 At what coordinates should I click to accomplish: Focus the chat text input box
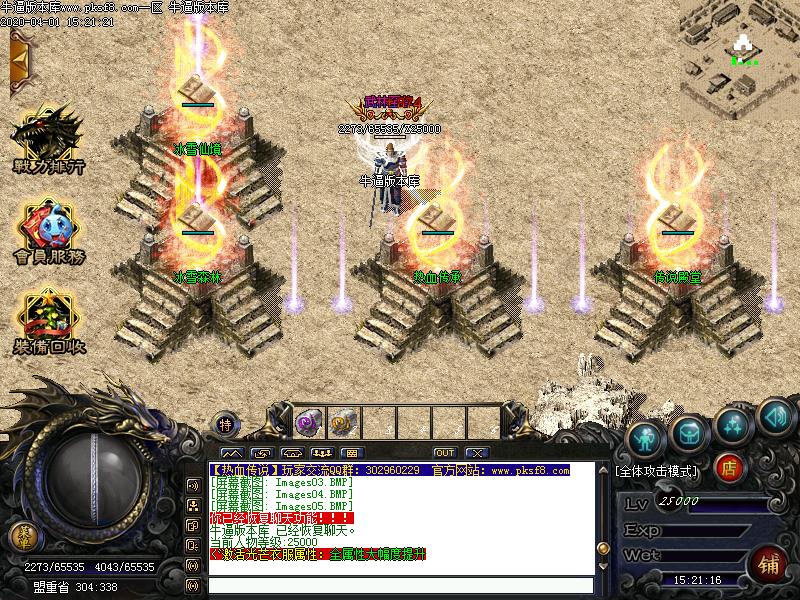[400, 584]
